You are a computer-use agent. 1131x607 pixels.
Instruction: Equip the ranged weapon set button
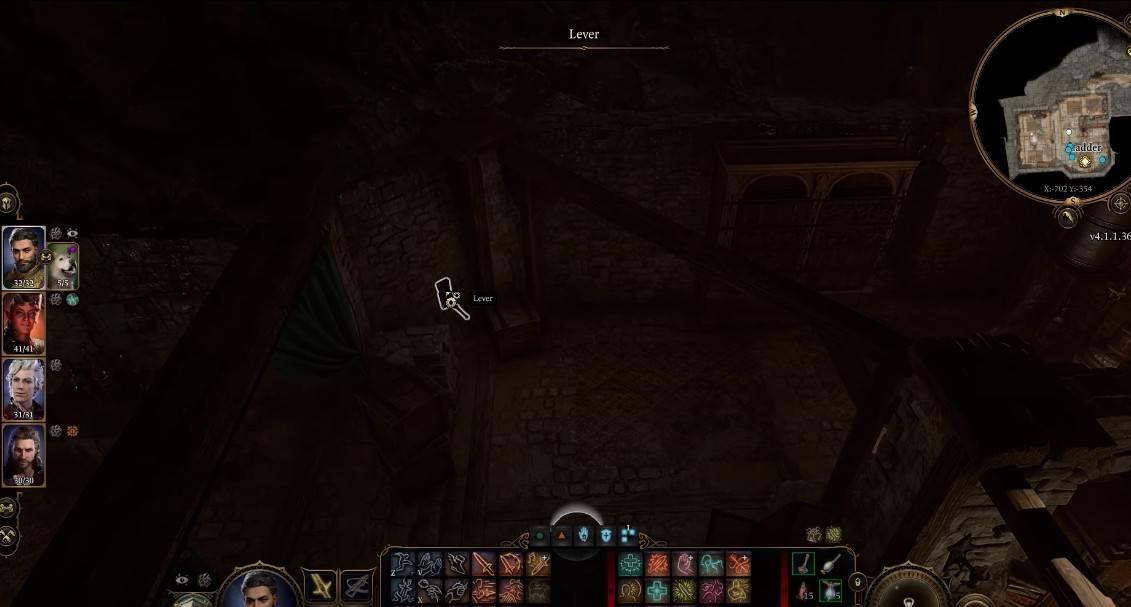[357, 585]
